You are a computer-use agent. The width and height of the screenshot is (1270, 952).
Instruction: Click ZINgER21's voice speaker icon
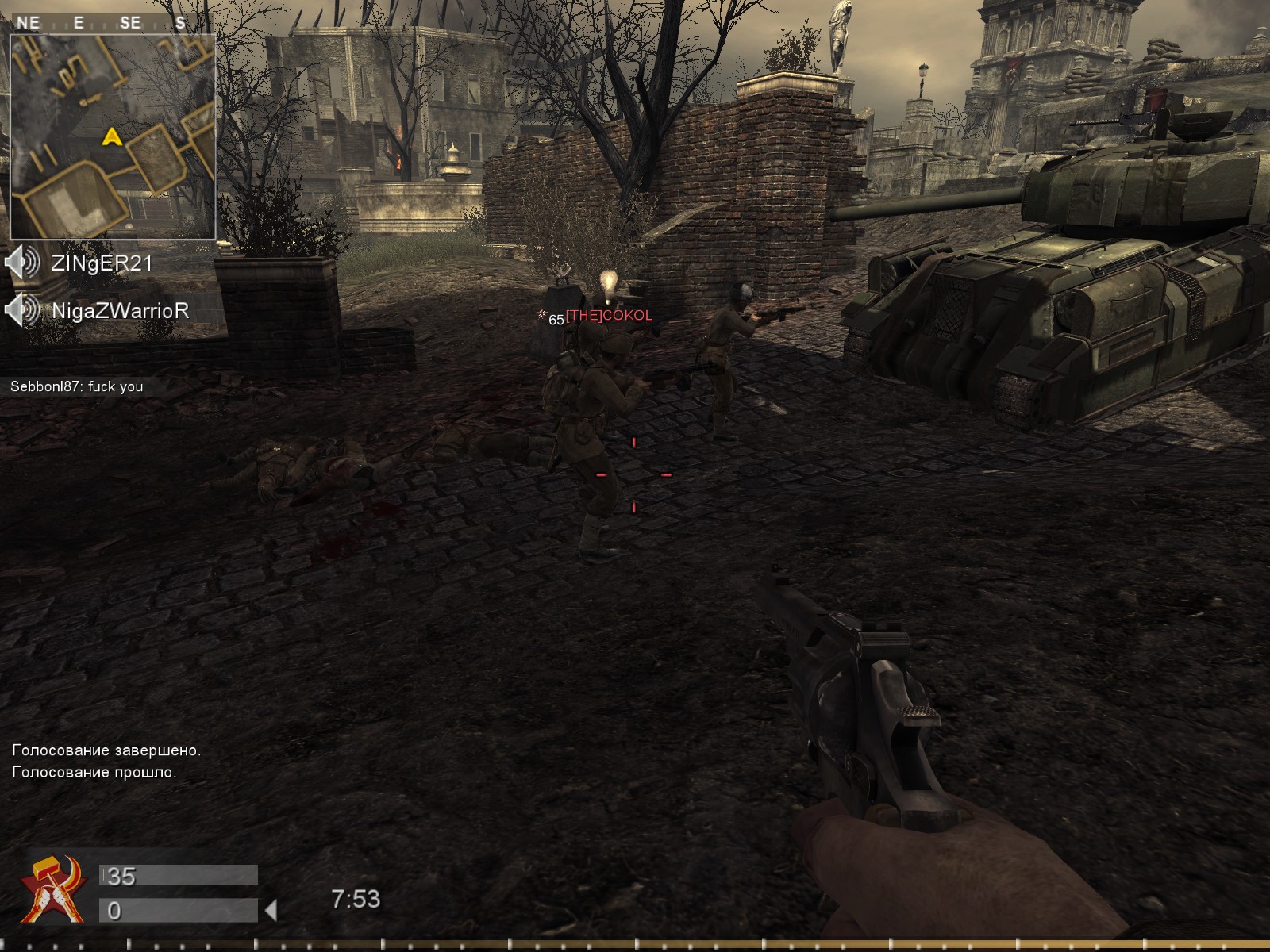coord(22,263)
